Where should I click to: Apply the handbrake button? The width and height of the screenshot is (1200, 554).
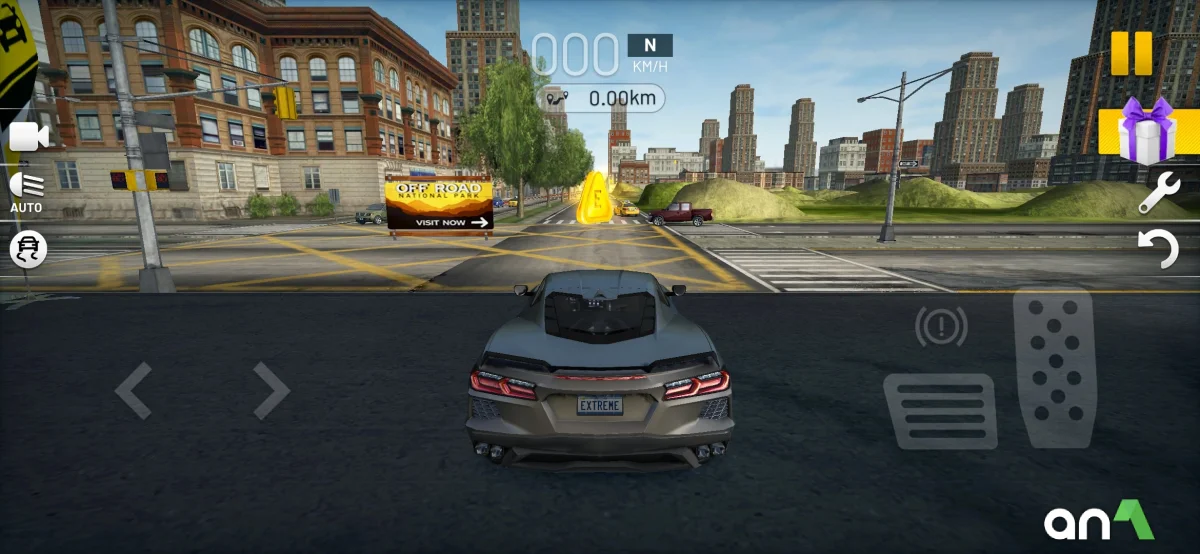pyautogui.click(x=941, y=326)
